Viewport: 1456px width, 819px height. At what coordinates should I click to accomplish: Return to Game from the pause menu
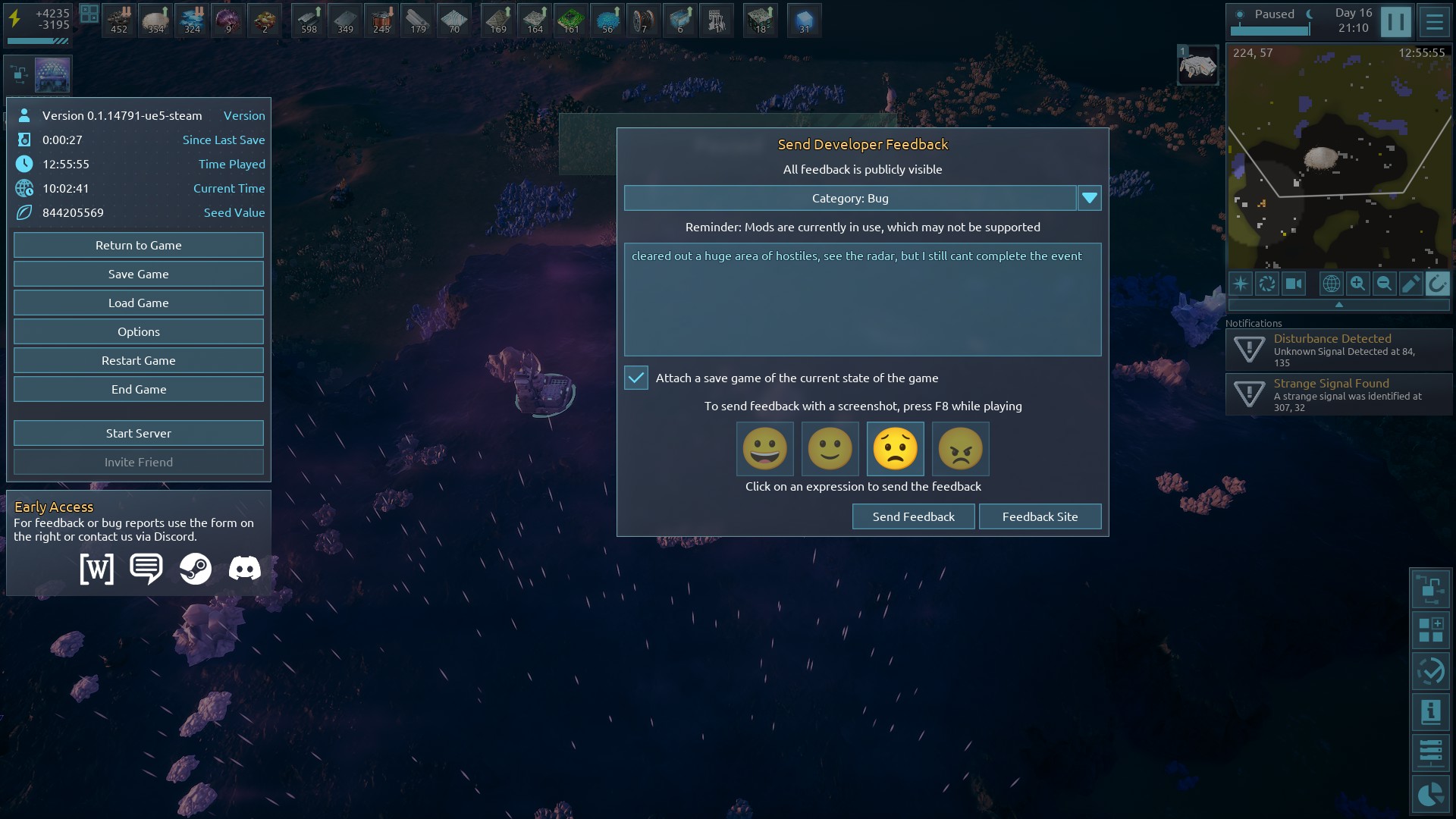click(139, 245)
